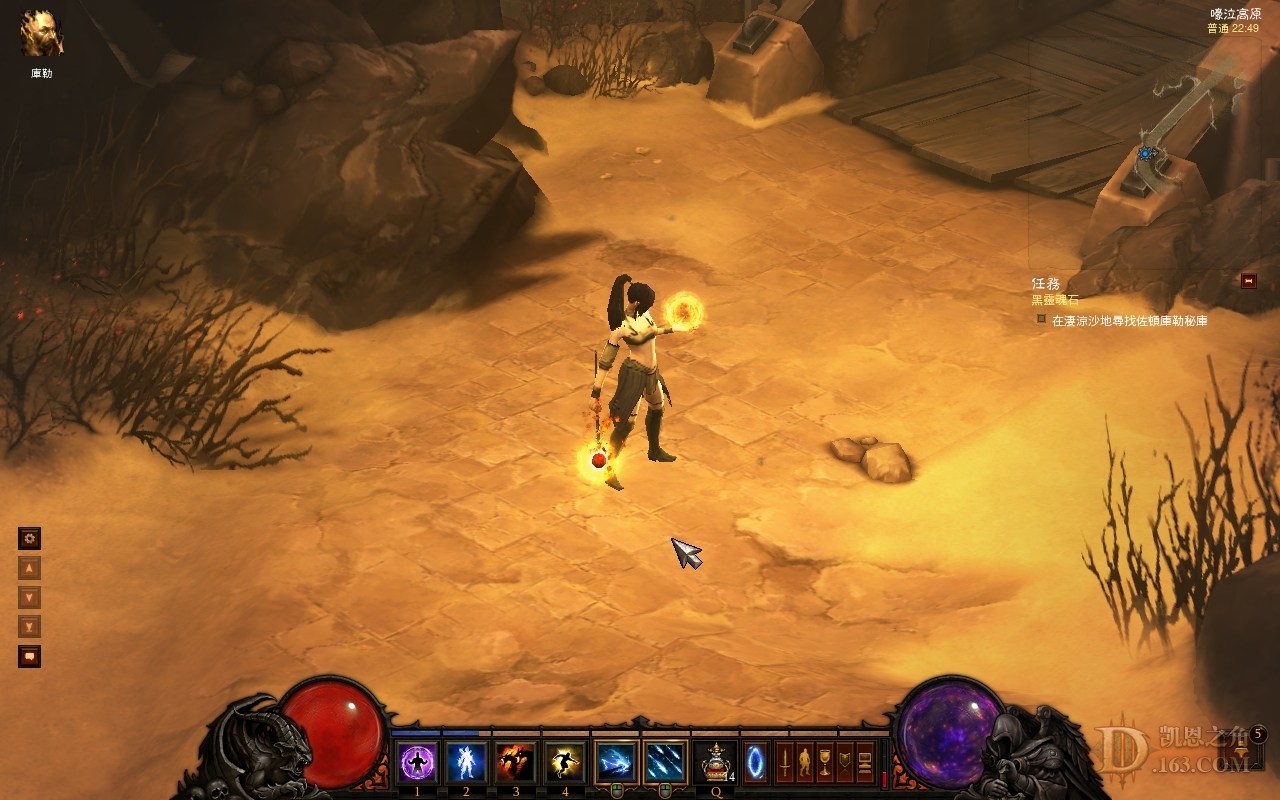Select the blue streaks right-mouse skill
The image size is (1280, 800).
click(665, 762)
